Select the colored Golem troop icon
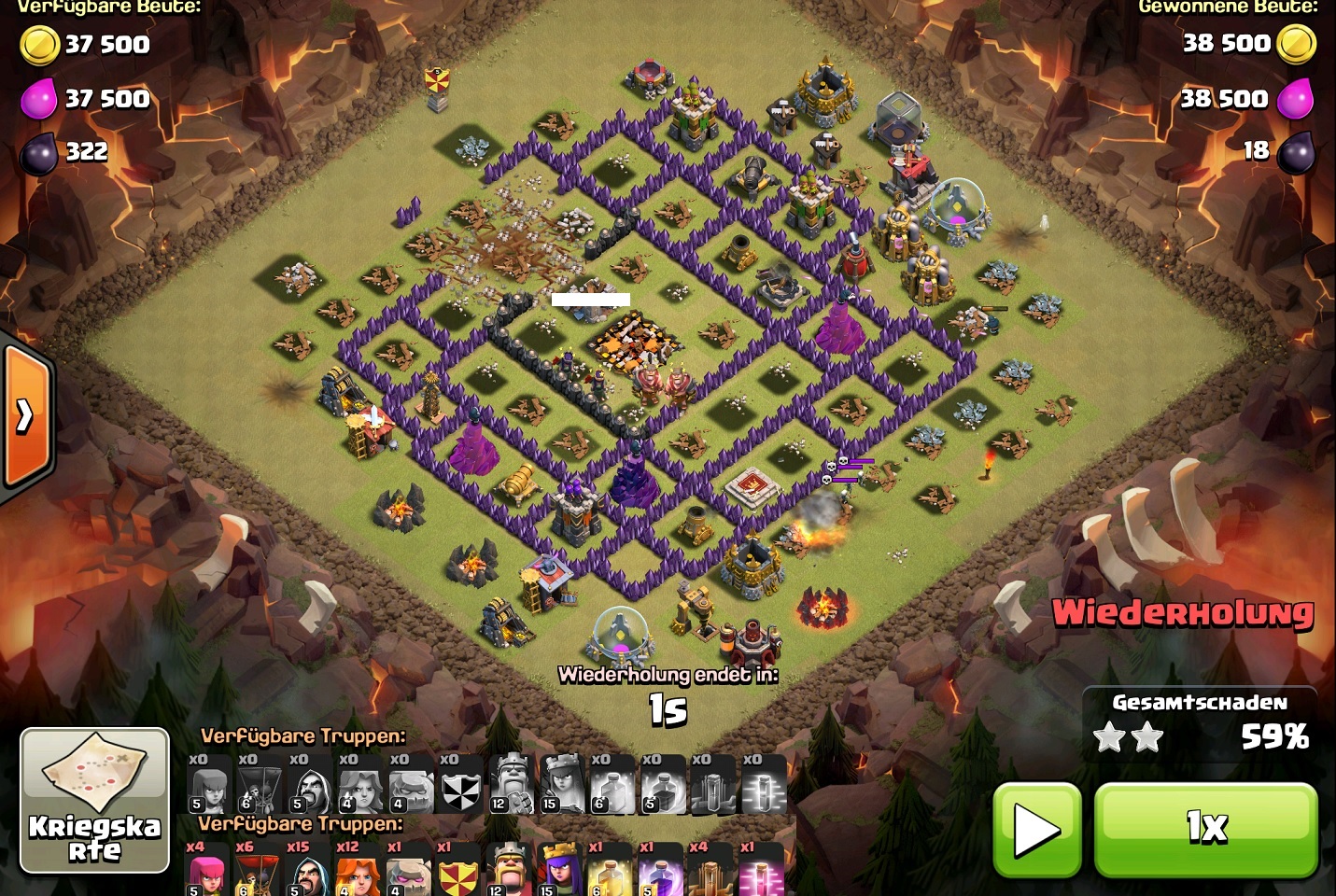The image size is (1336, 896). tap(409, 870)
